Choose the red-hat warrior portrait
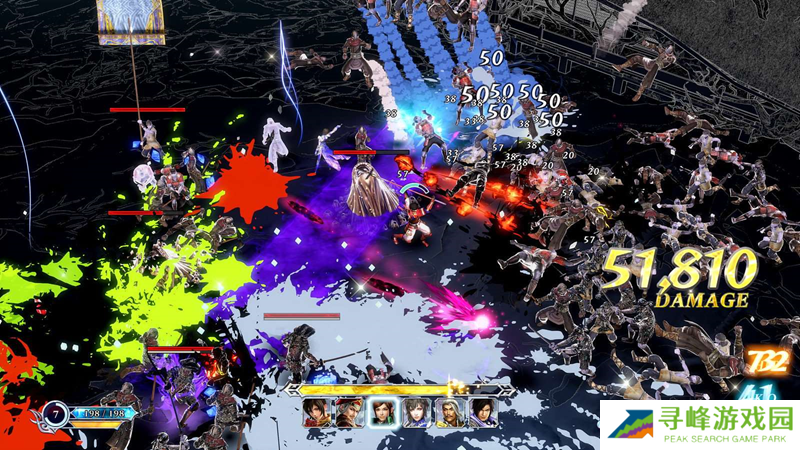 (347, 413)
